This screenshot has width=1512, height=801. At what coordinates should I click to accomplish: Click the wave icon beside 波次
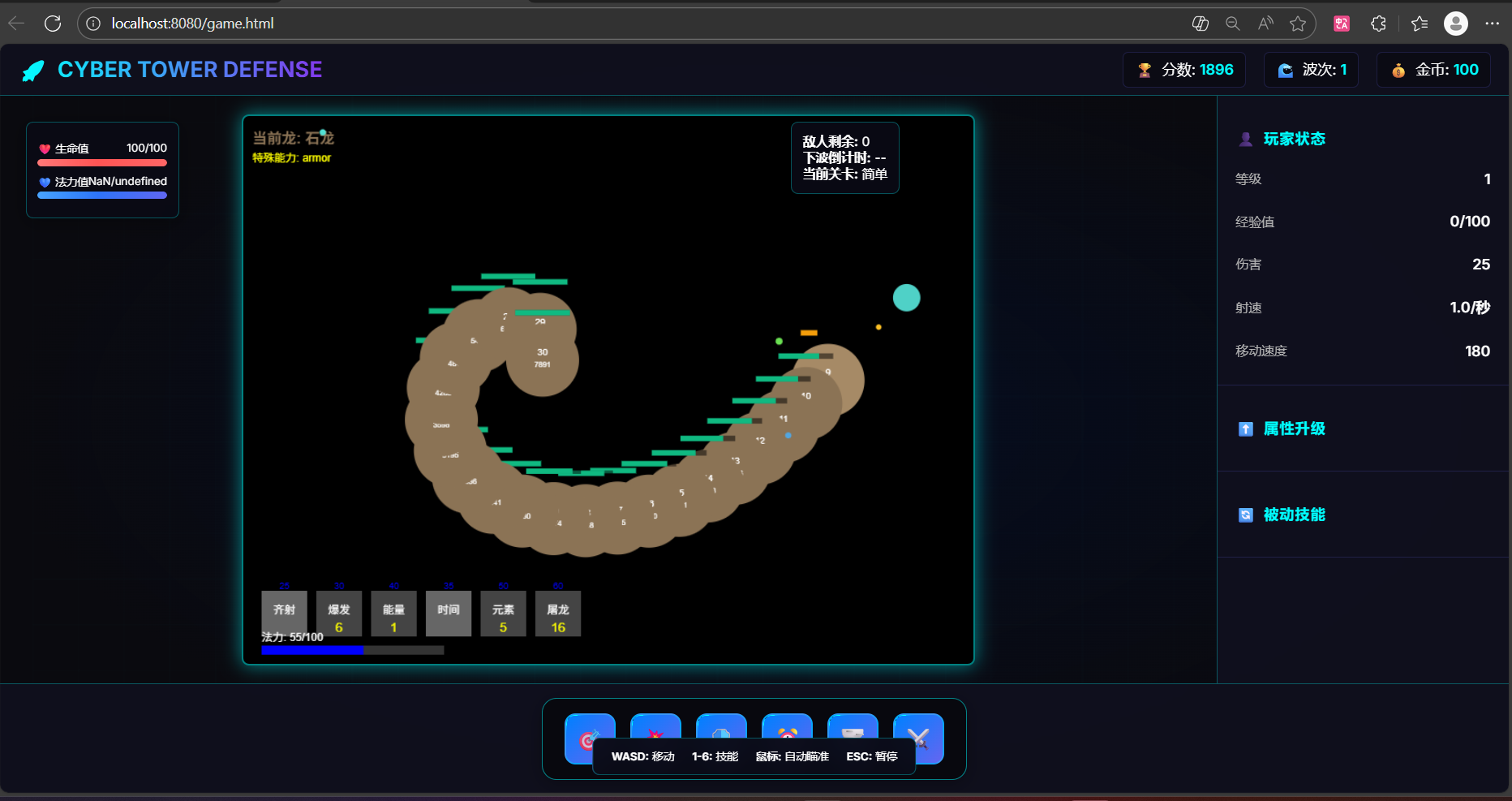coord(1285,70)
